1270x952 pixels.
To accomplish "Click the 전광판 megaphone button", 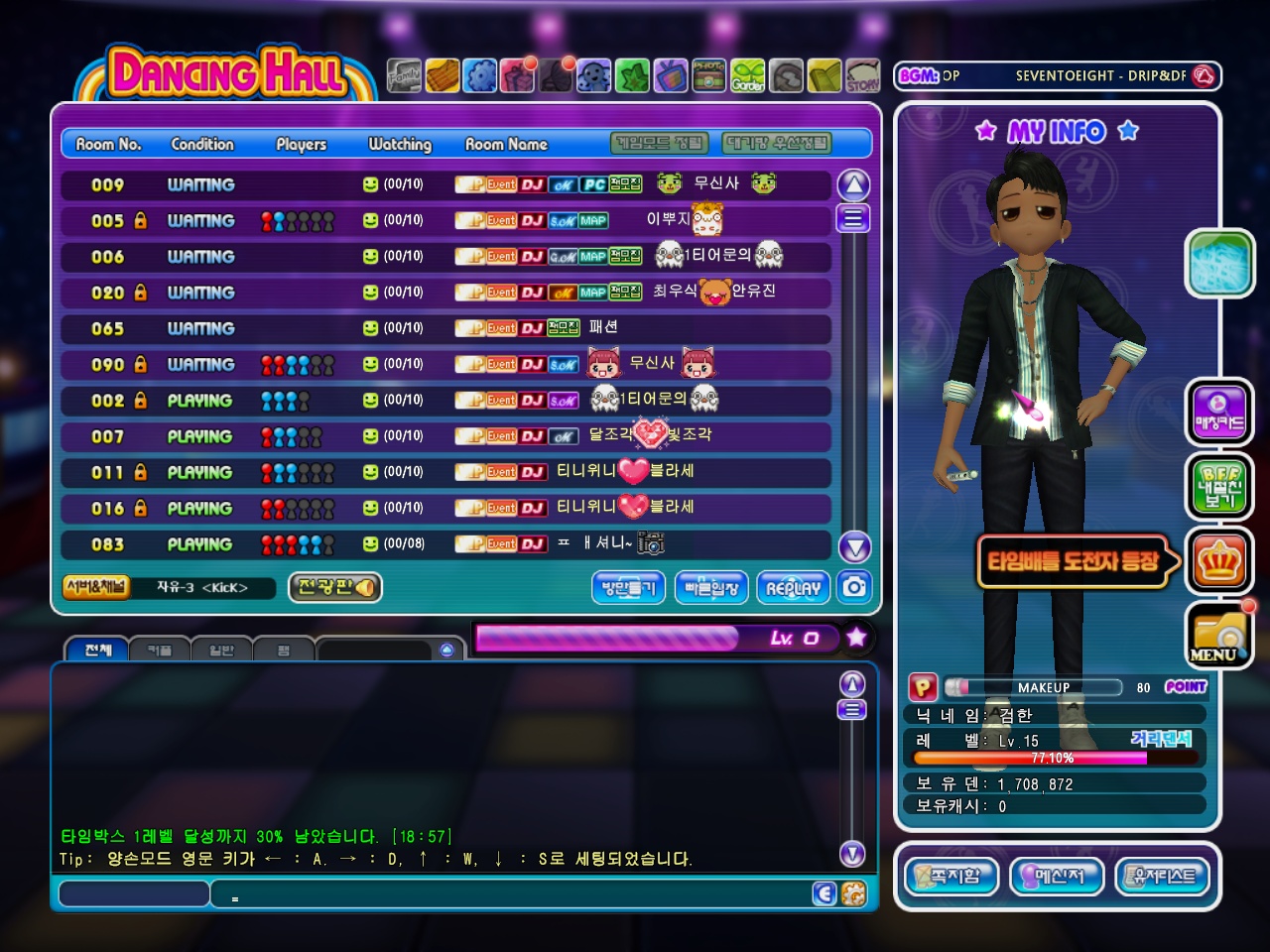I will pos(335,587).
